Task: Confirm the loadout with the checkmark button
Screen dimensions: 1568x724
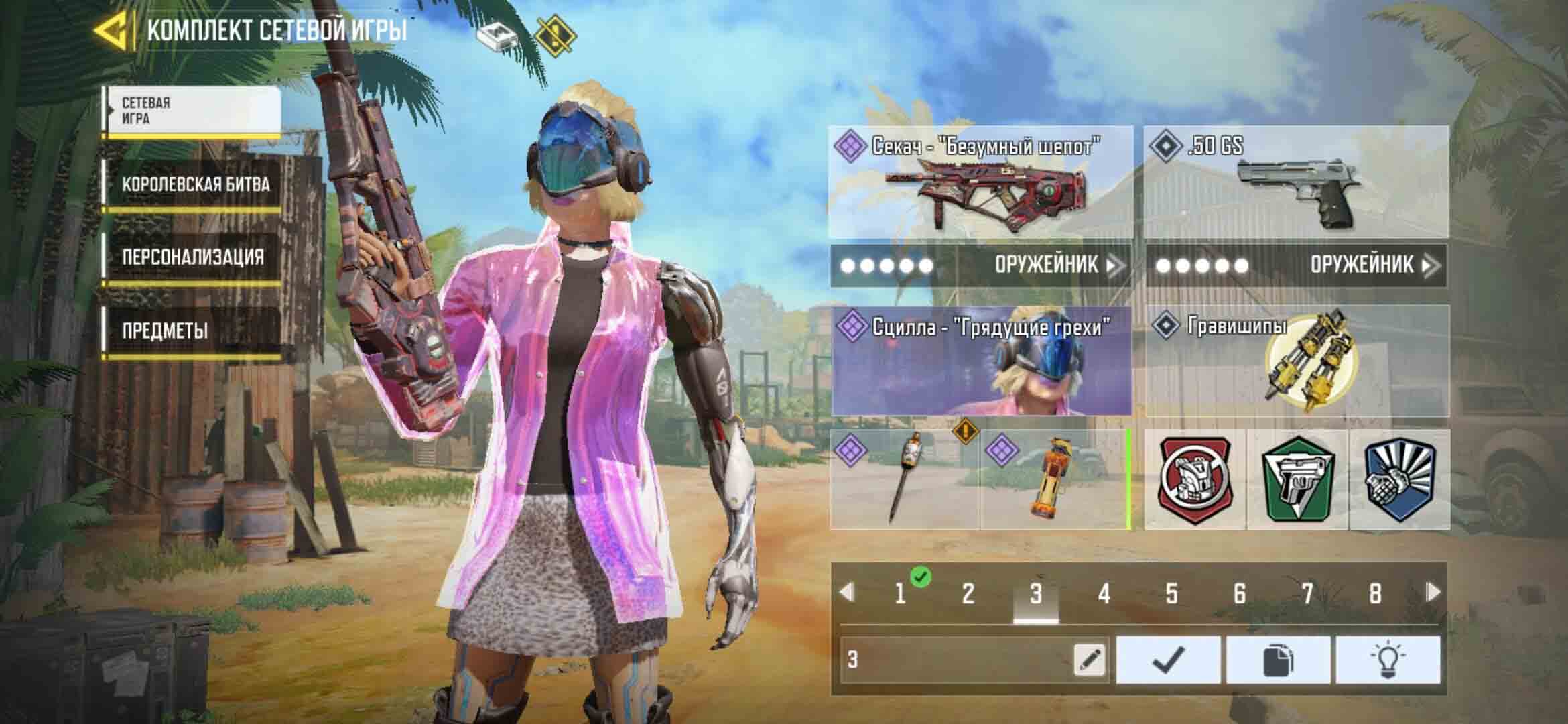Action: [1168, 660]
